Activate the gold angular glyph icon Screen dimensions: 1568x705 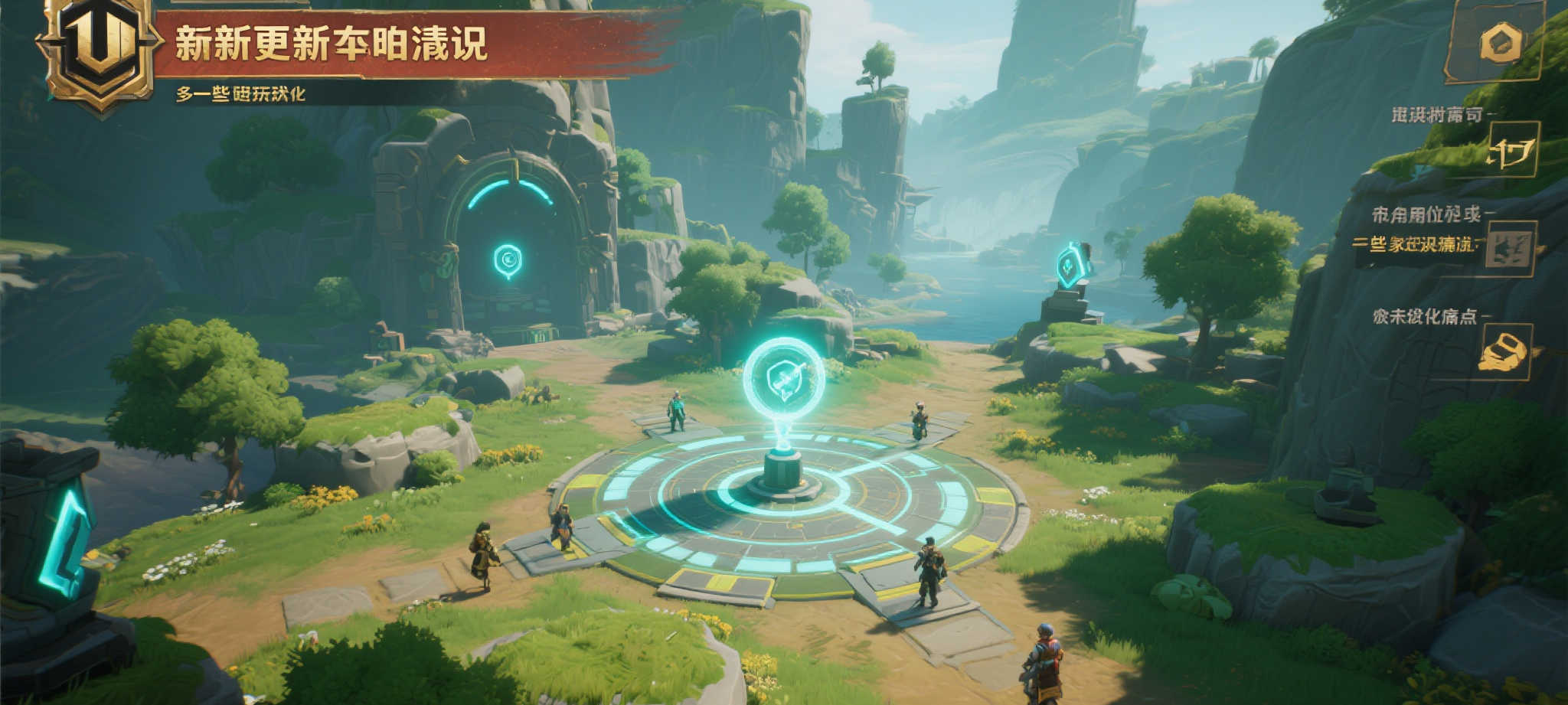tap(1511, 150)
